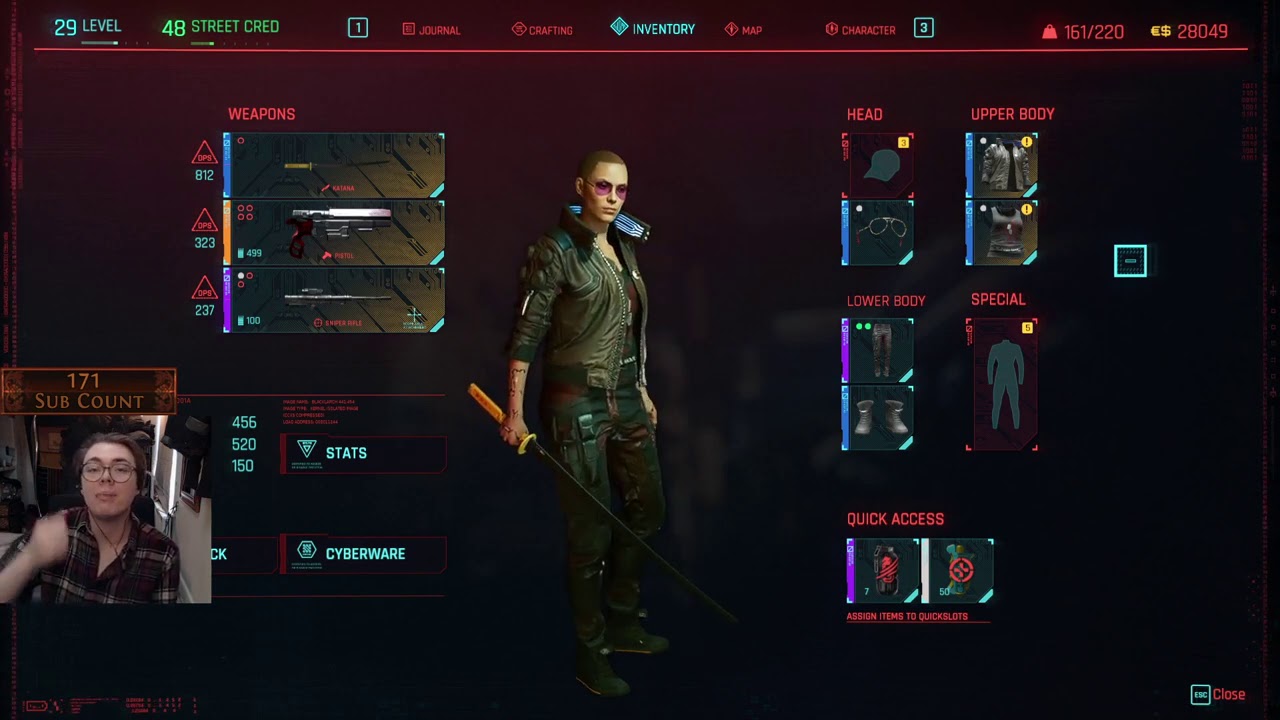Open the Cyberware menu
The width and height of the screenshot is (1280, 720).
click(362, 554)
